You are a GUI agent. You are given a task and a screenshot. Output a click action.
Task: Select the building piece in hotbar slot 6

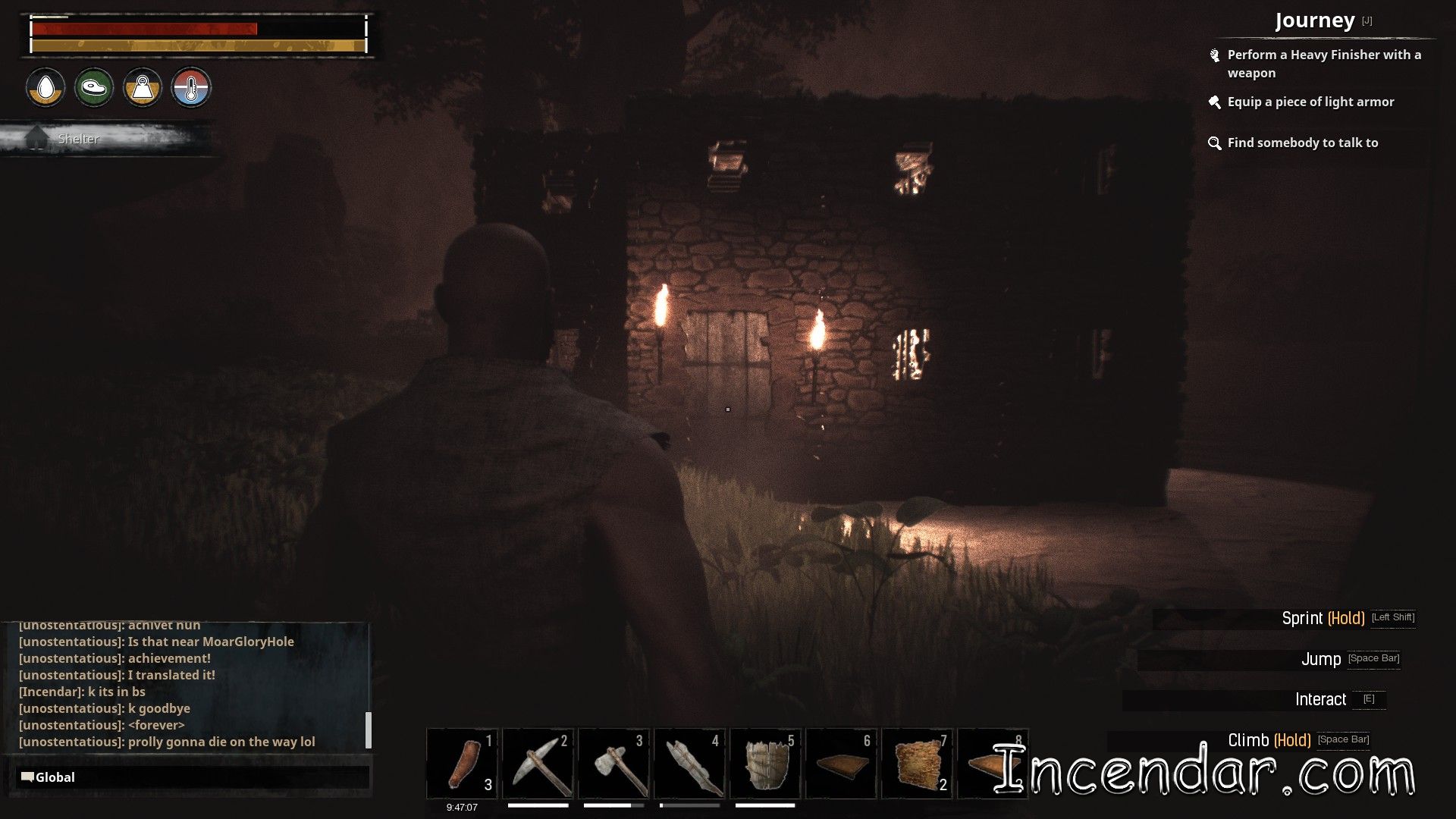pos(842,763)
